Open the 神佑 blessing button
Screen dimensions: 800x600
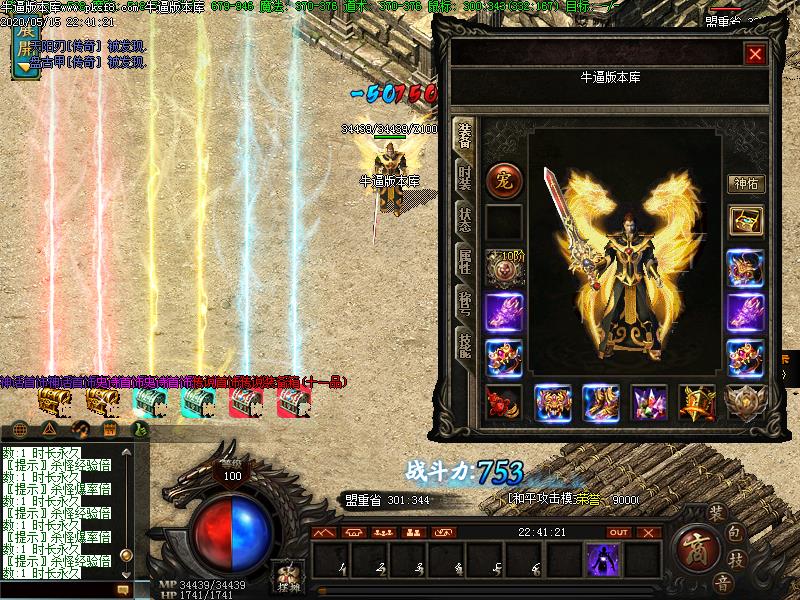745,184
